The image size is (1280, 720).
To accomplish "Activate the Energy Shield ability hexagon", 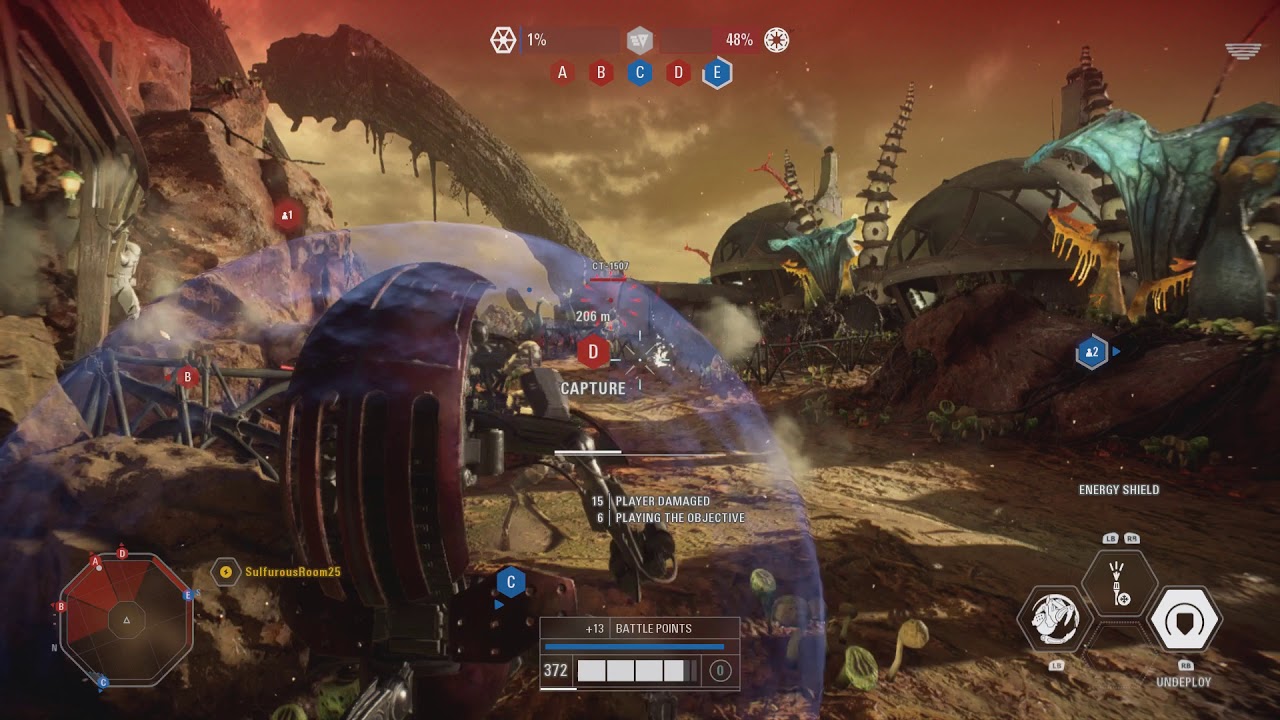I will point(1184,620).
